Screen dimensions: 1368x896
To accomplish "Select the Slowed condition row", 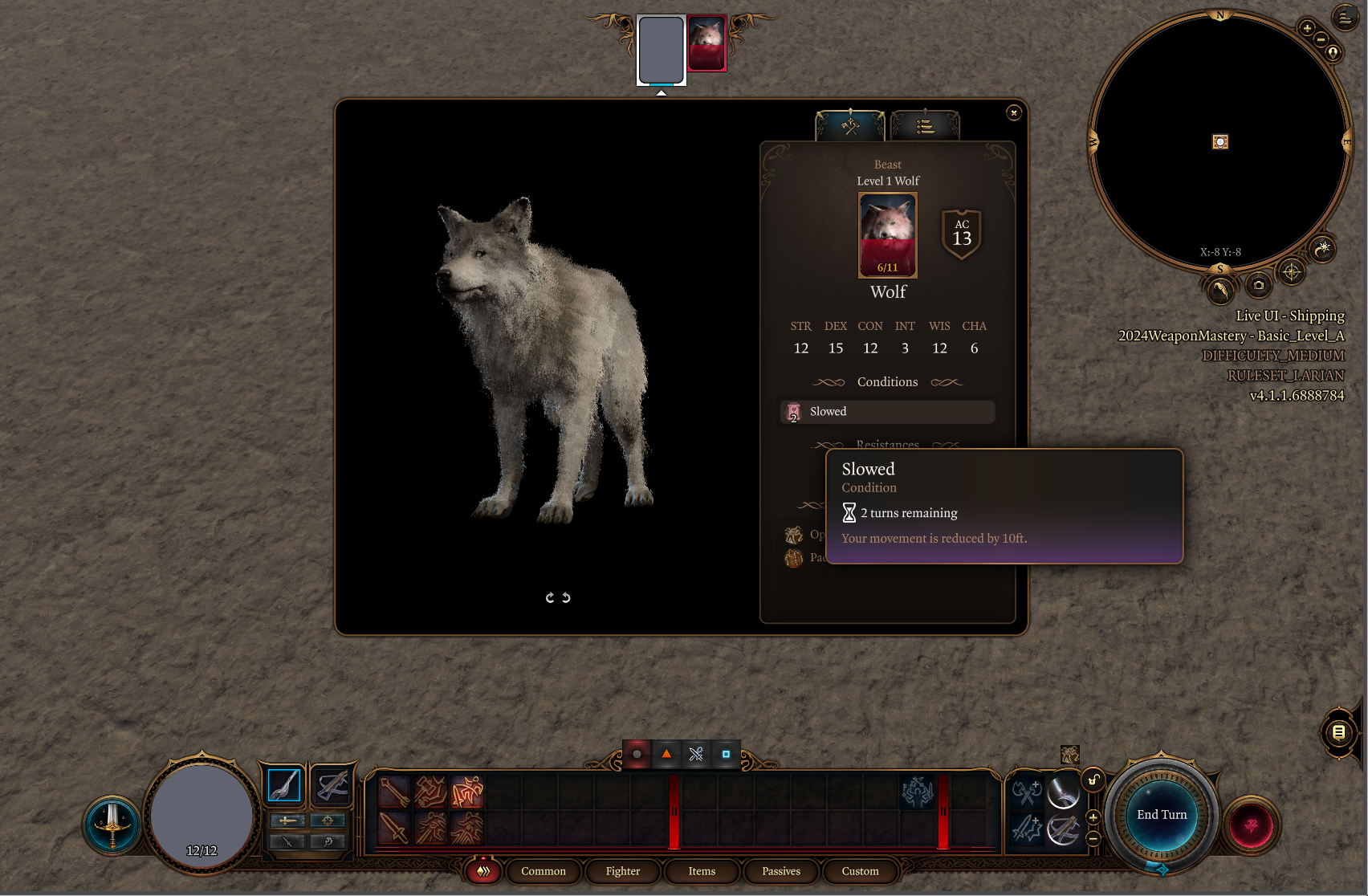I will [887, 412].
